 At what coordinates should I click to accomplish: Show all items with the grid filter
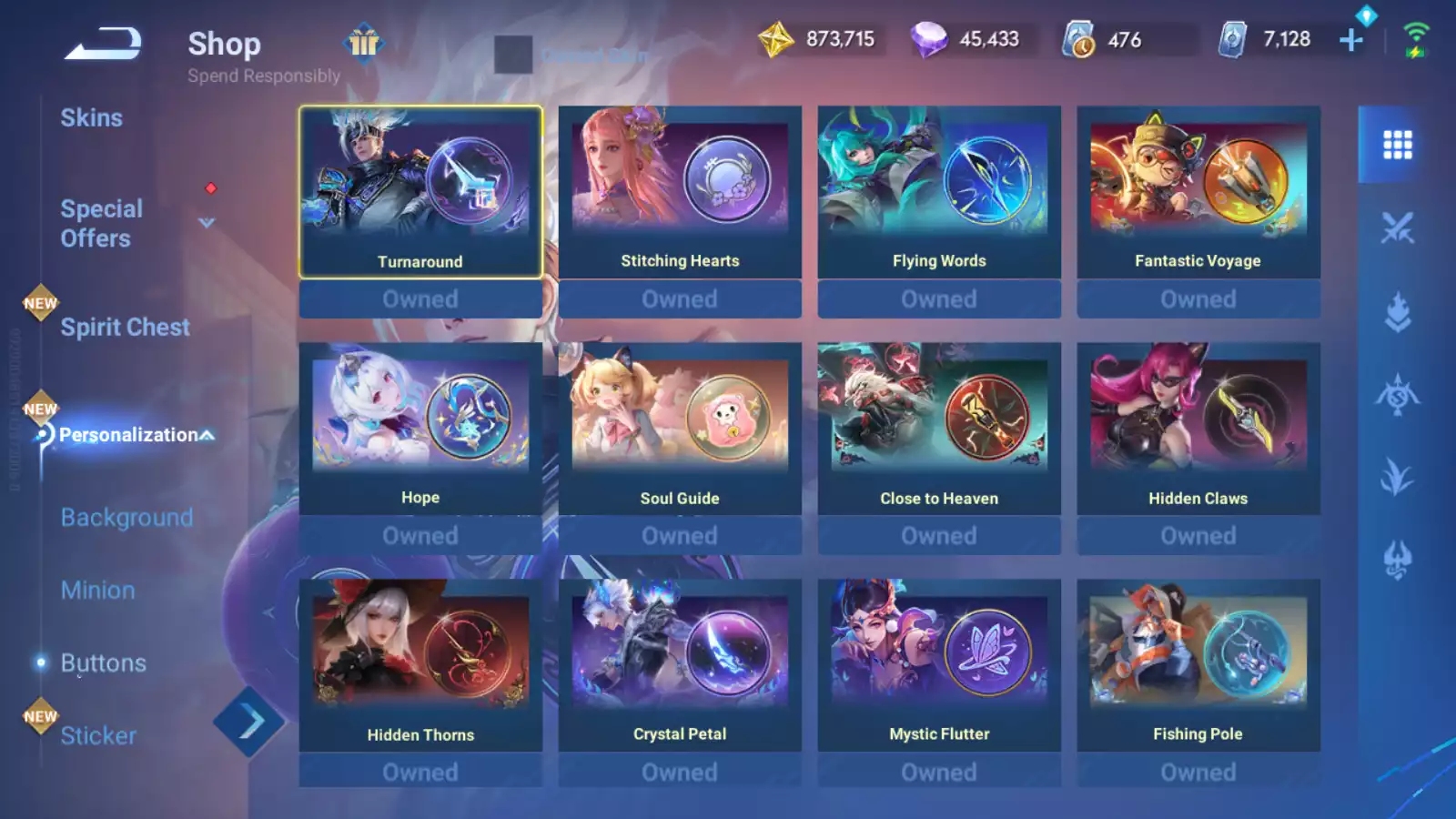tap(1397, 145)
